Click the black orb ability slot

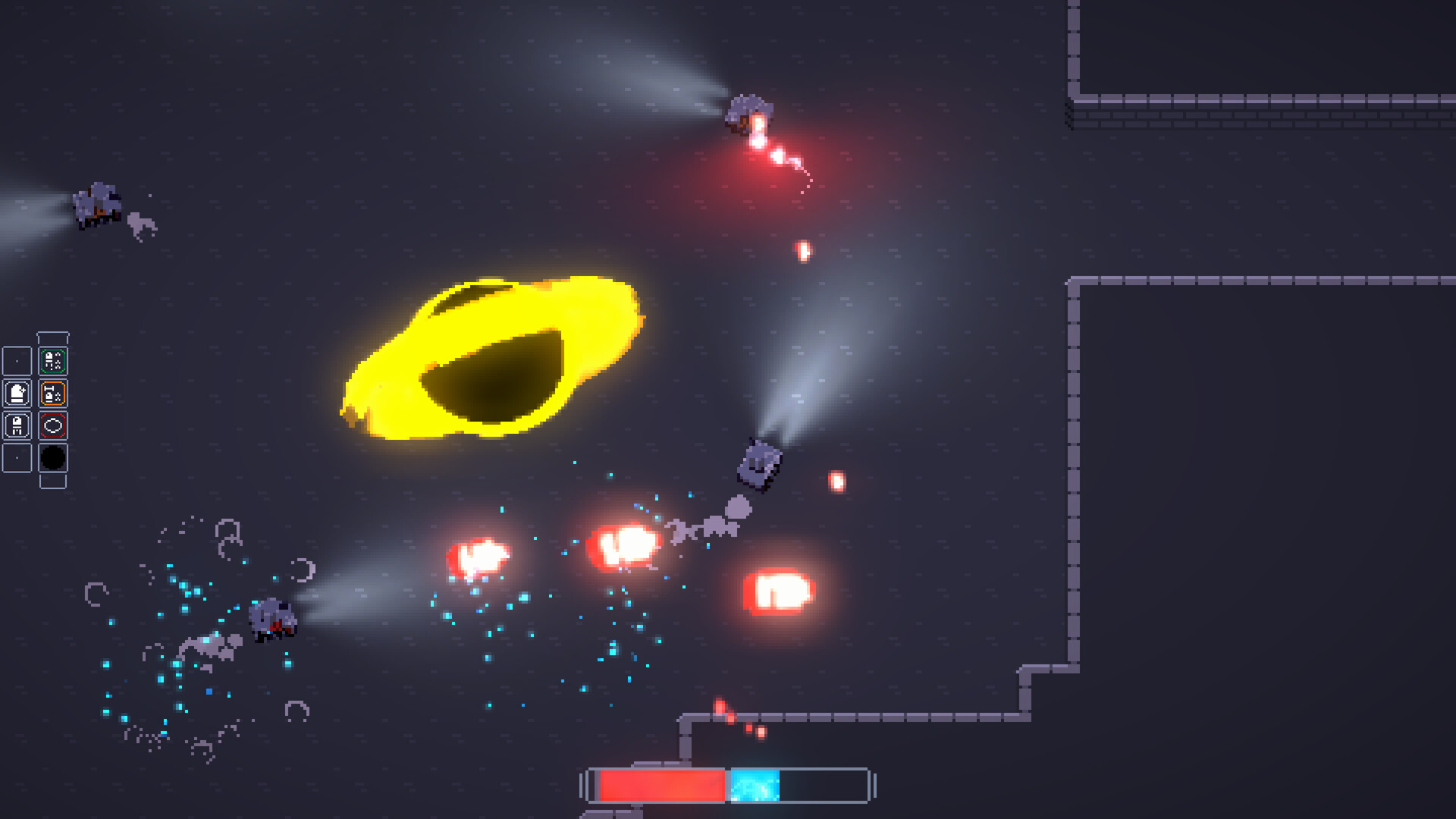pyautogui.click(x=53, y=457)
